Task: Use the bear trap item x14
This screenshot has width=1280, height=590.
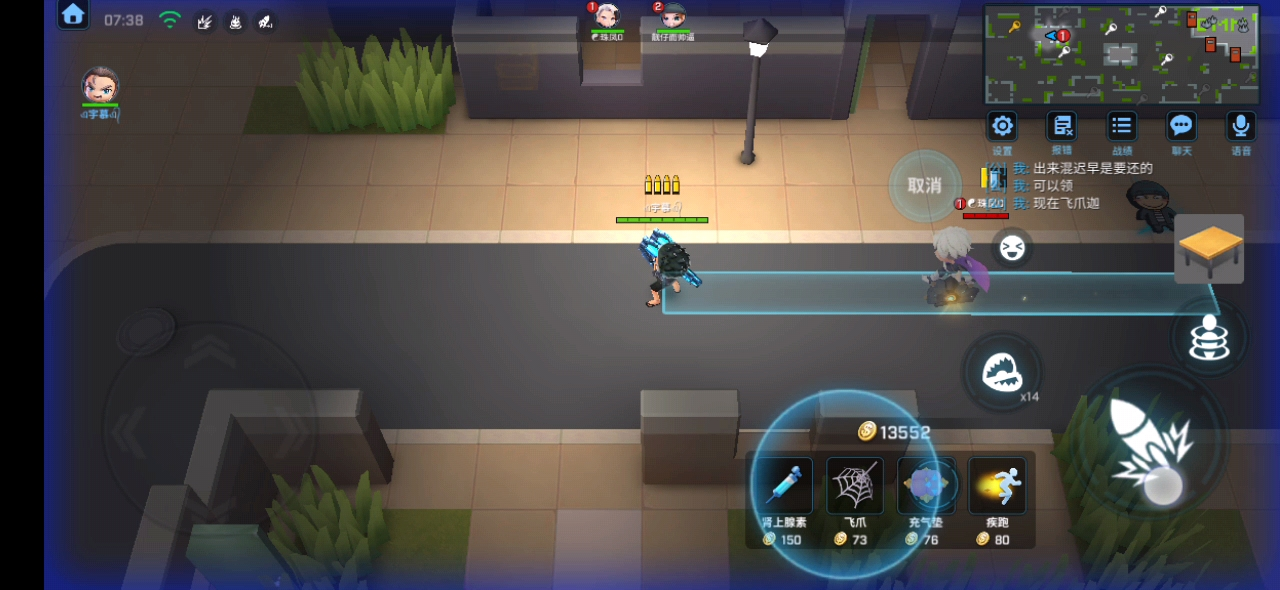Action: pos(1001,373)
